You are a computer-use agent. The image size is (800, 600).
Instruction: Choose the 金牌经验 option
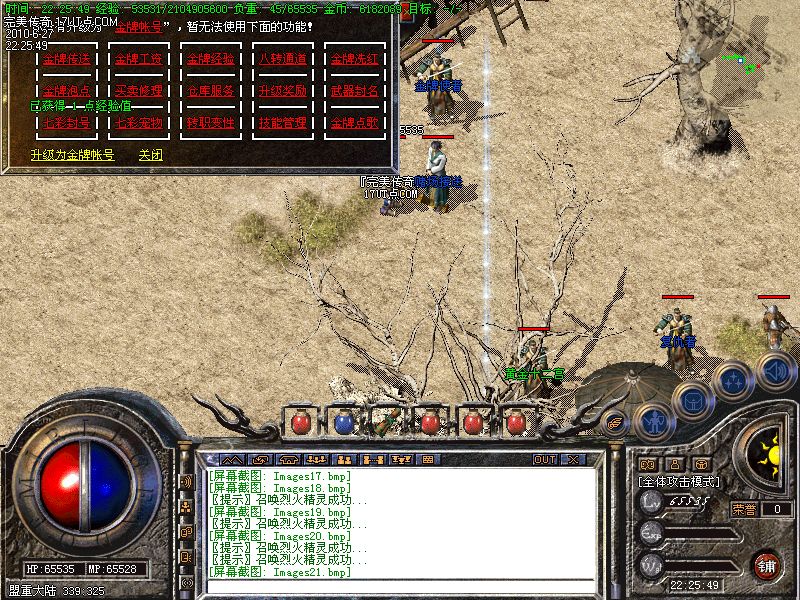click(x=210, y=59)
